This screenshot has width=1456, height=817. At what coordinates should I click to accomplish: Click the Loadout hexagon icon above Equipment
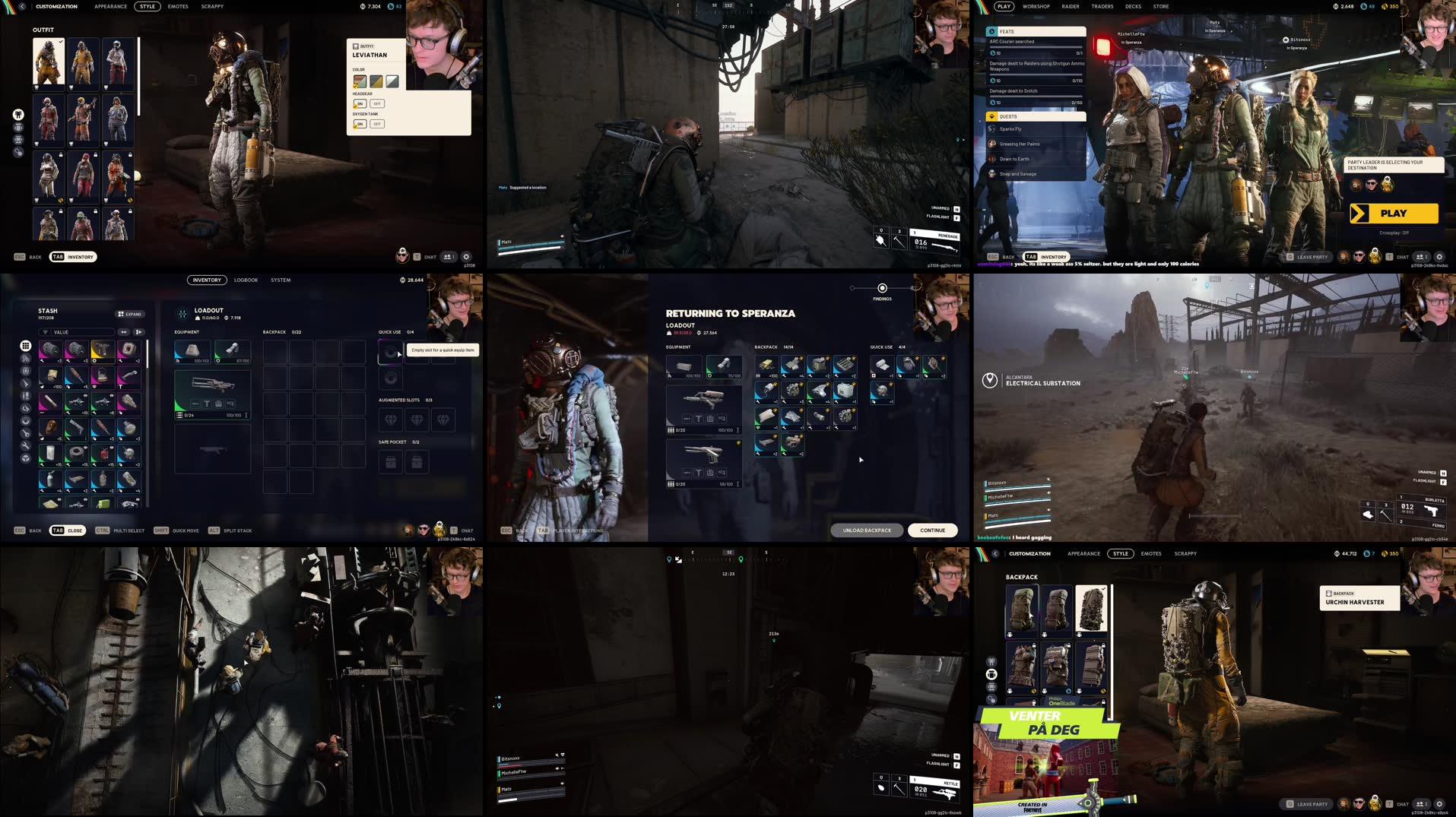coord(181,311)
